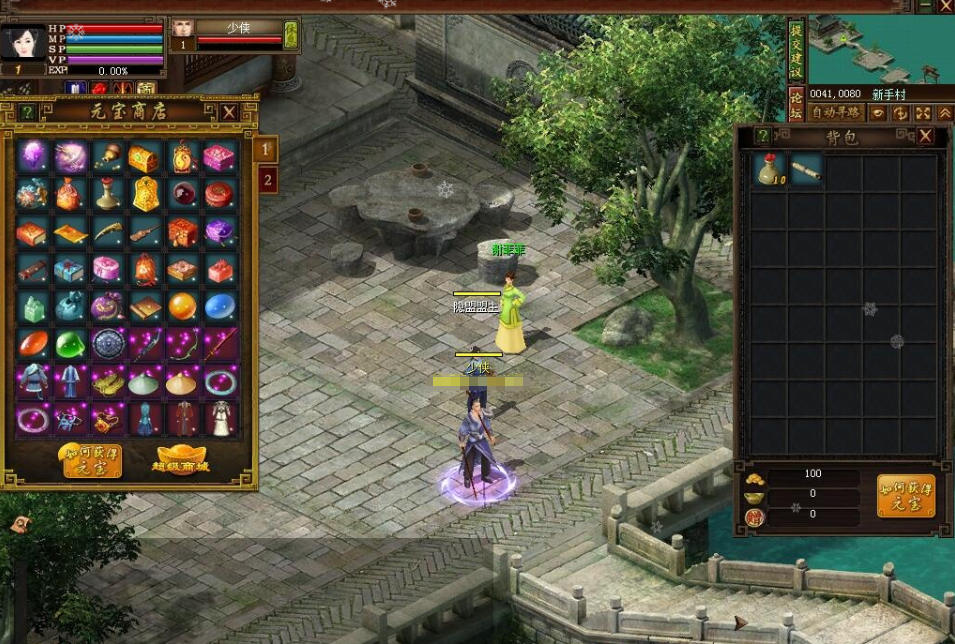Select the potion gourd in the backpack
The height and width of the screenshot is (644, 955).
click(769, 170)
